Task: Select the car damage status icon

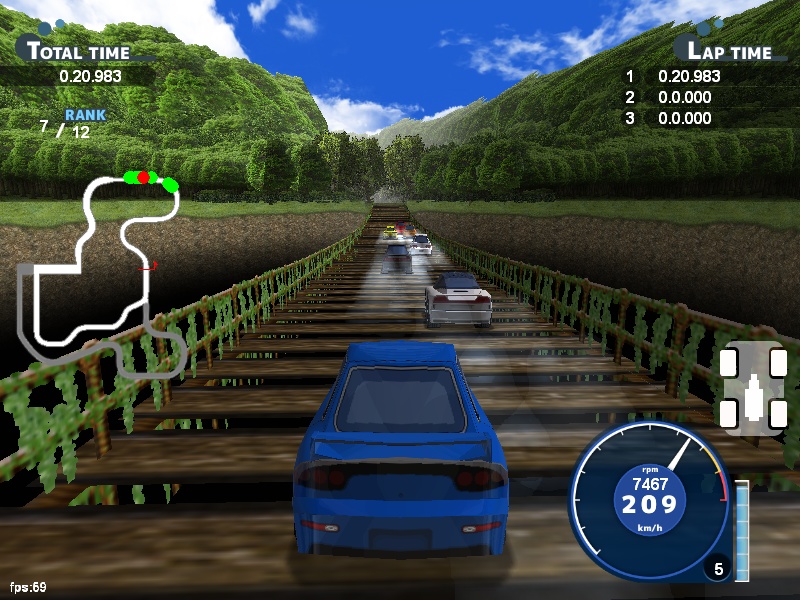Action: [755, 389]
